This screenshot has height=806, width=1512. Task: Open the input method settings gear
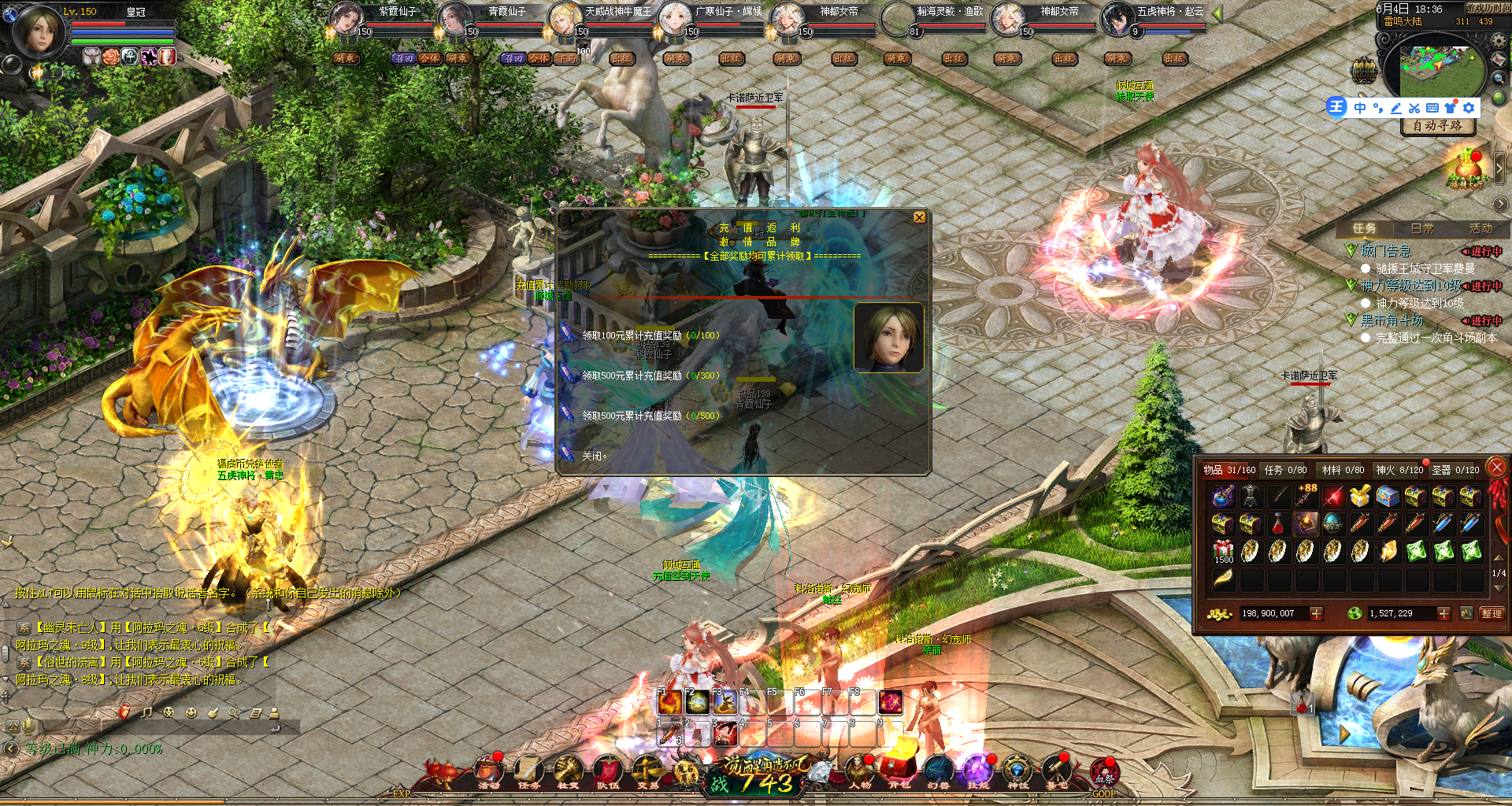point(1469,108)
